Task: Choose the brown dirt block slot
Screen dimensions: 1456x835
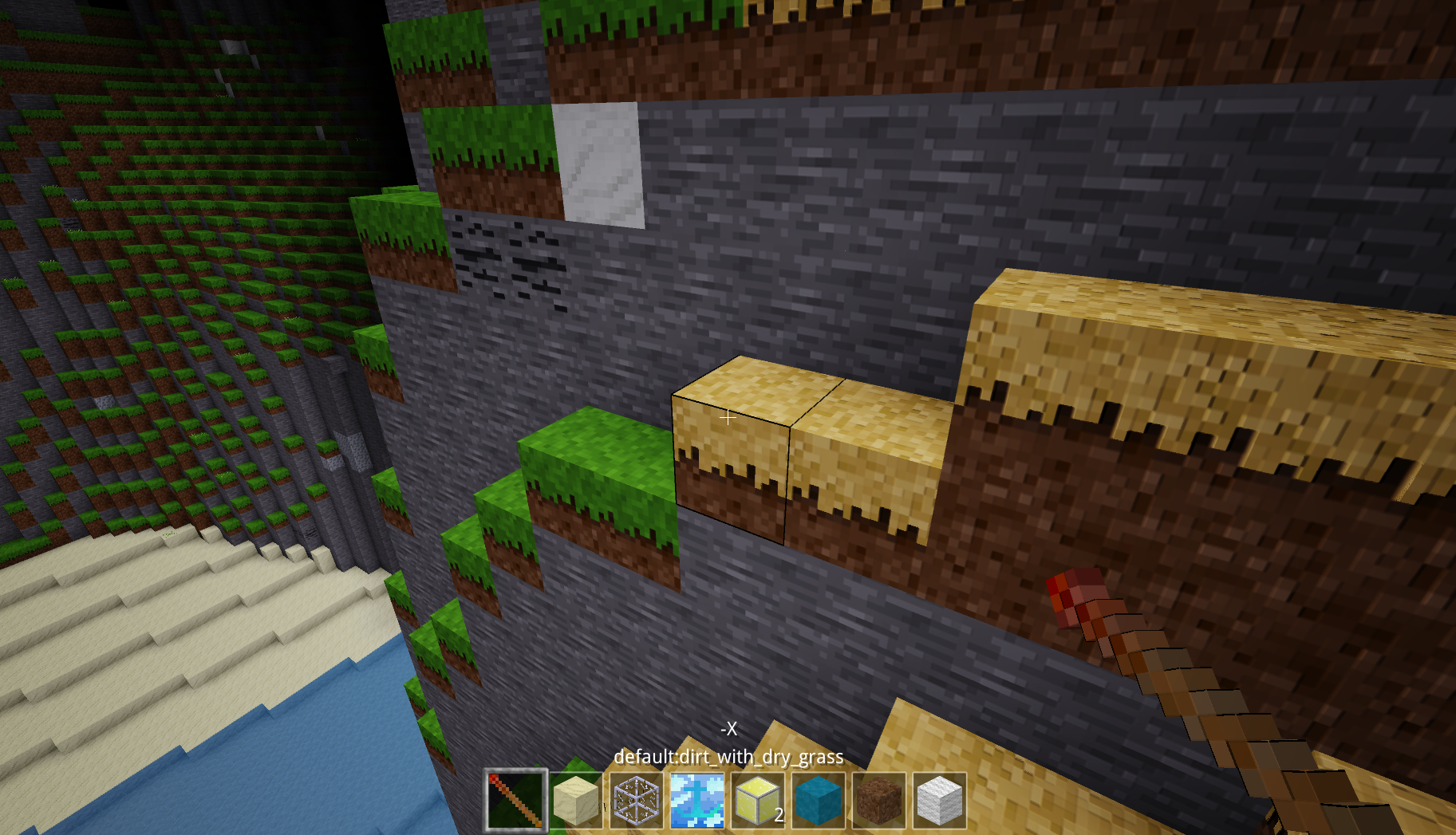Action: pos(879,800)
